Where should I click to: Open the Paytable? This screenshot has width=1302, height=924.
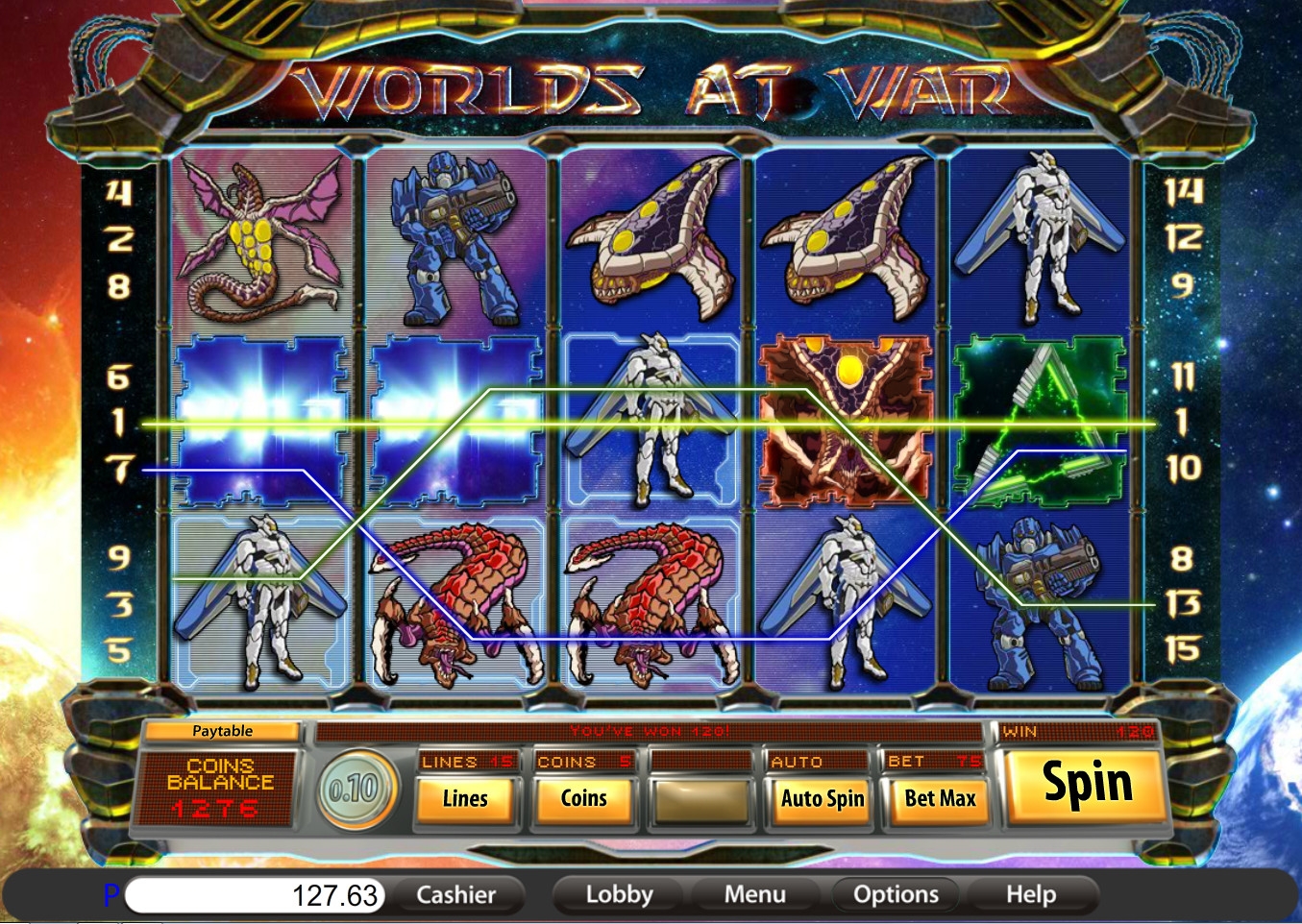click(x=222, y=731)
